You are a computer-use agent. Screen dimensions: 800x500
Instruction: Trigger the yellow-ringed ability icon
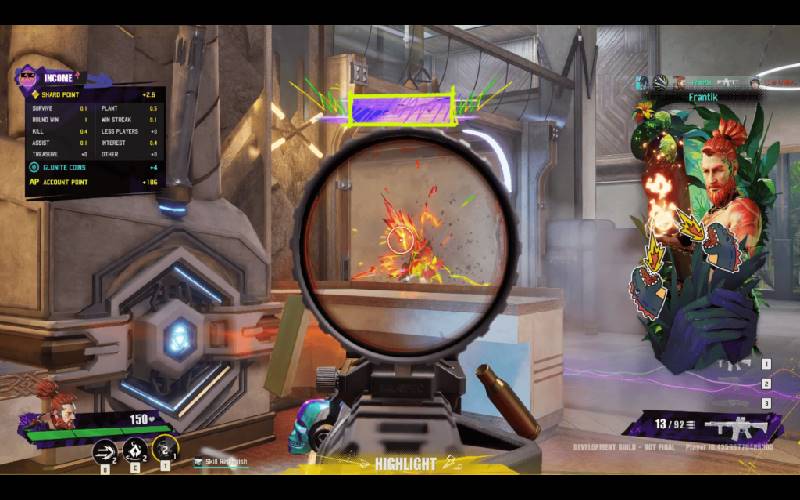(x=166, y=447)
